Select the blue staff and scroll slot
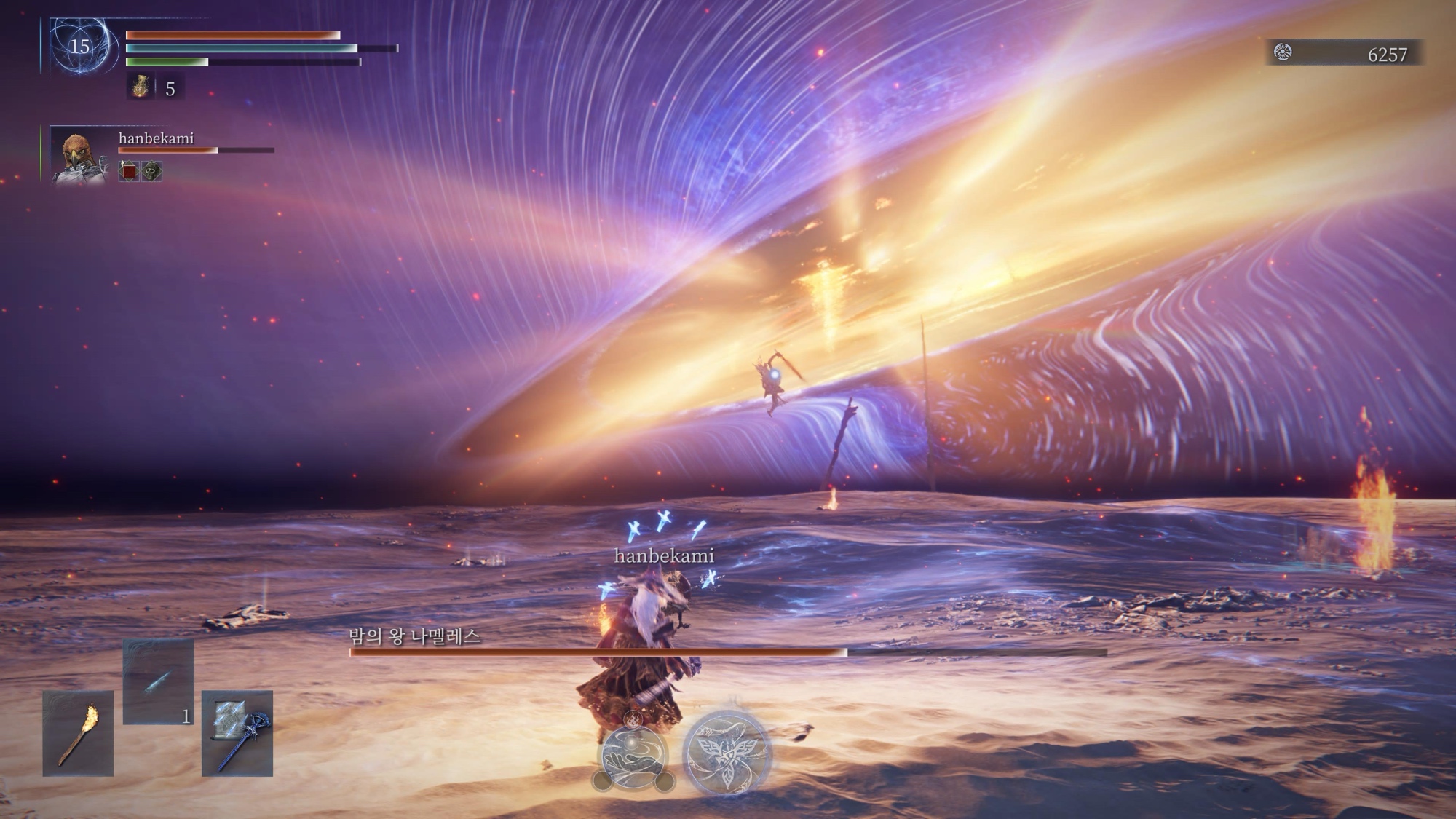 (237, 733)
